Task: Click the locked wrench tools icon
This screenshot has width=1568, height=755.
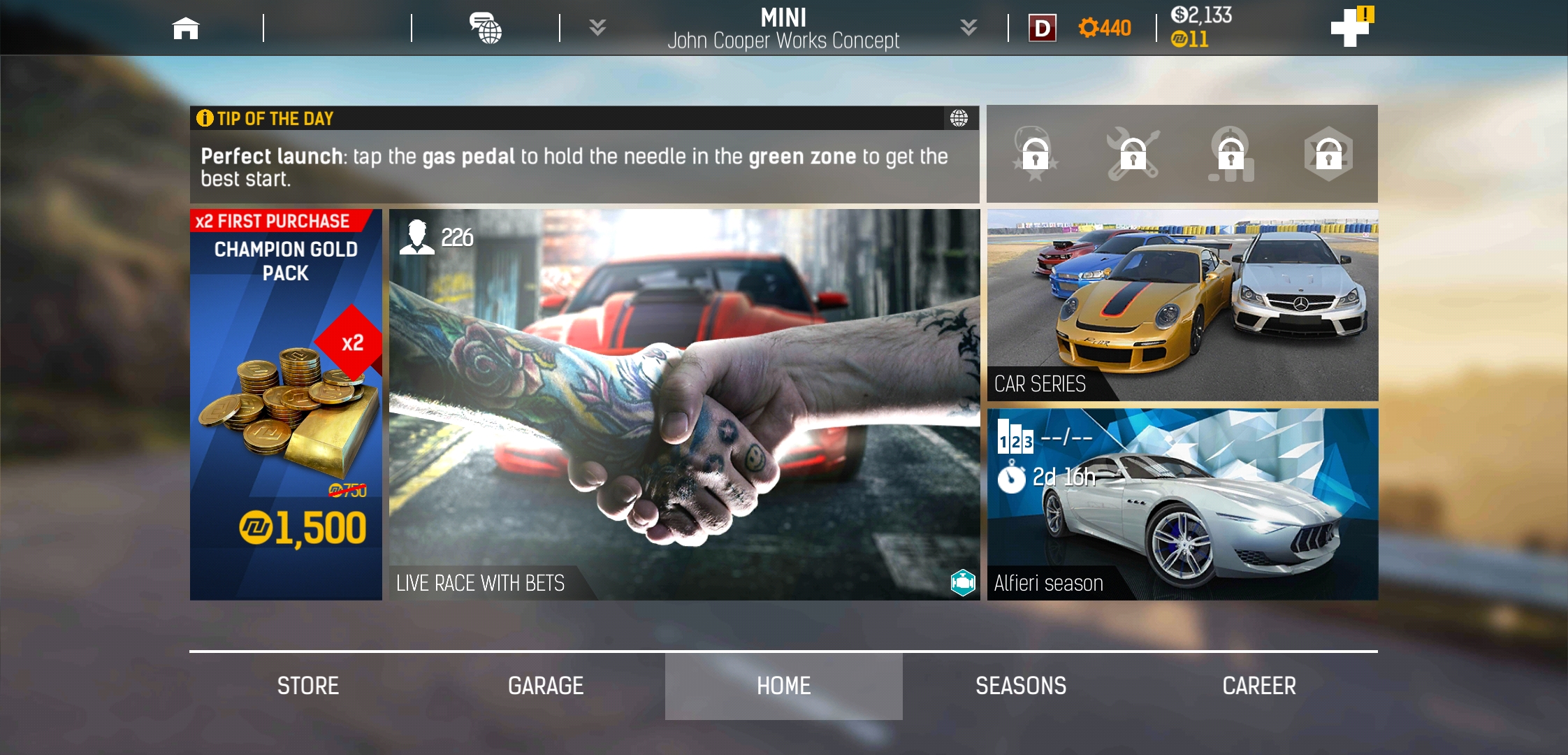Action: tap(1133, 154)
